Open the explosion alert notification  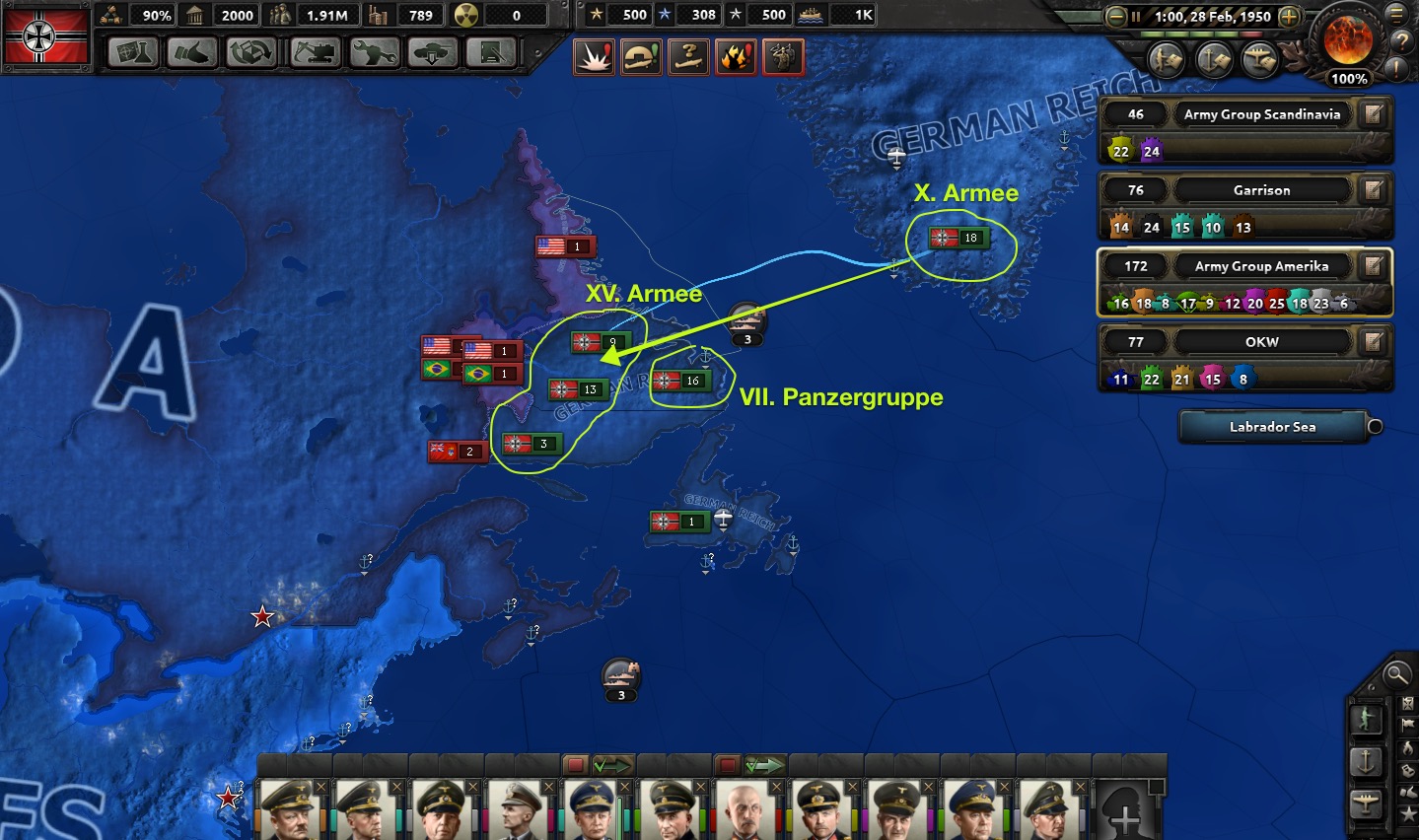(x=594, y=57)
